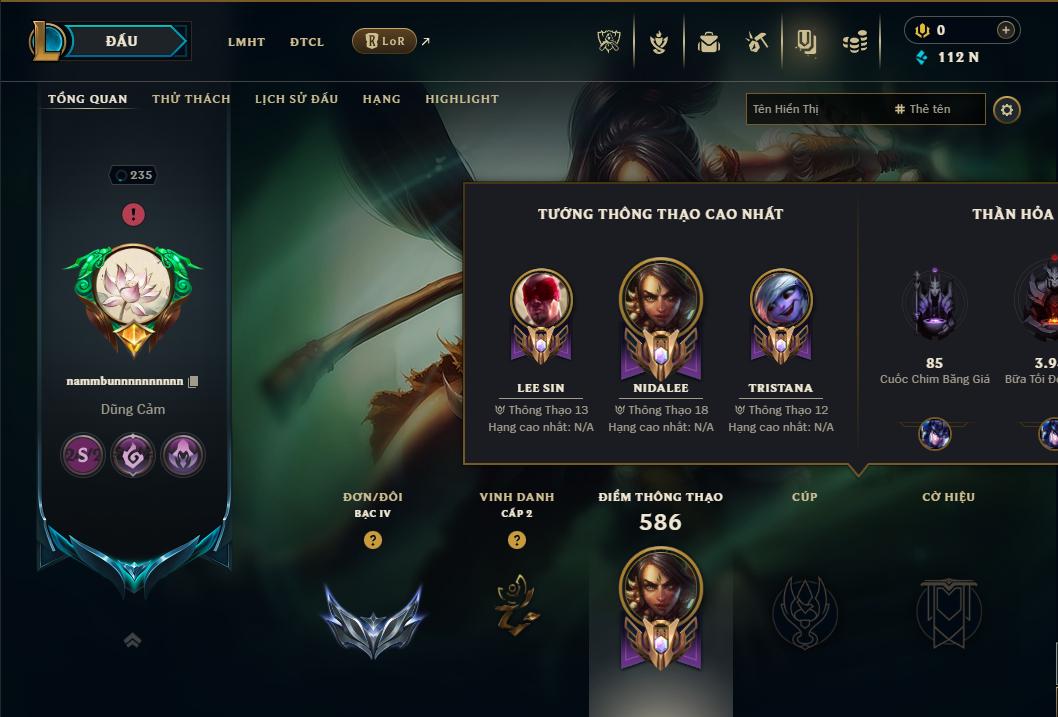Open the crafting hammer icon in top bar
Viewport: 1058px width, 717px height.
(756, 42)
